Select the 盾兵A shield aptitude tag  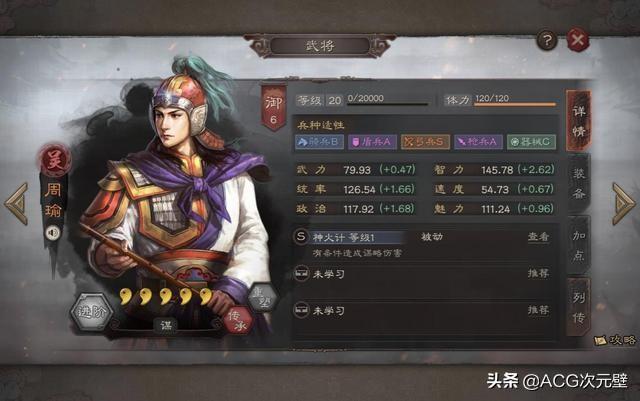click(x=371, y=142)
